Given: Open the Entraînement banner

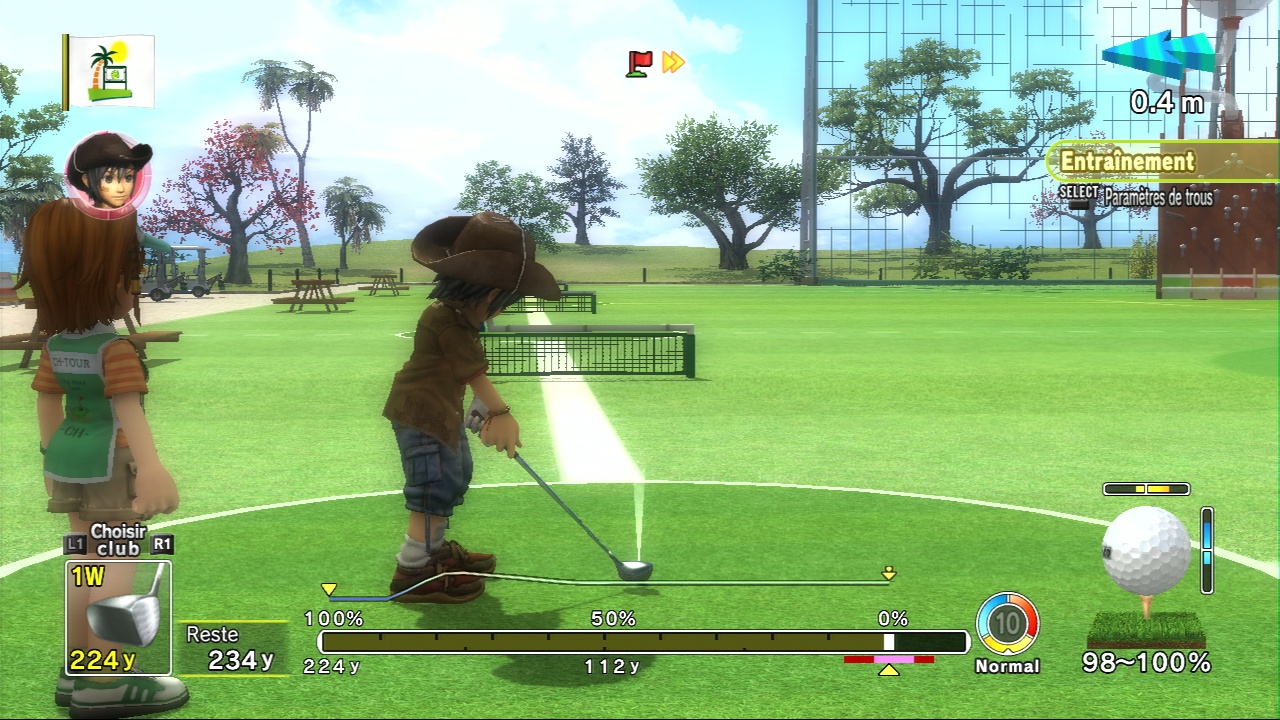Looking at the screenshot, I should 1127,161.
